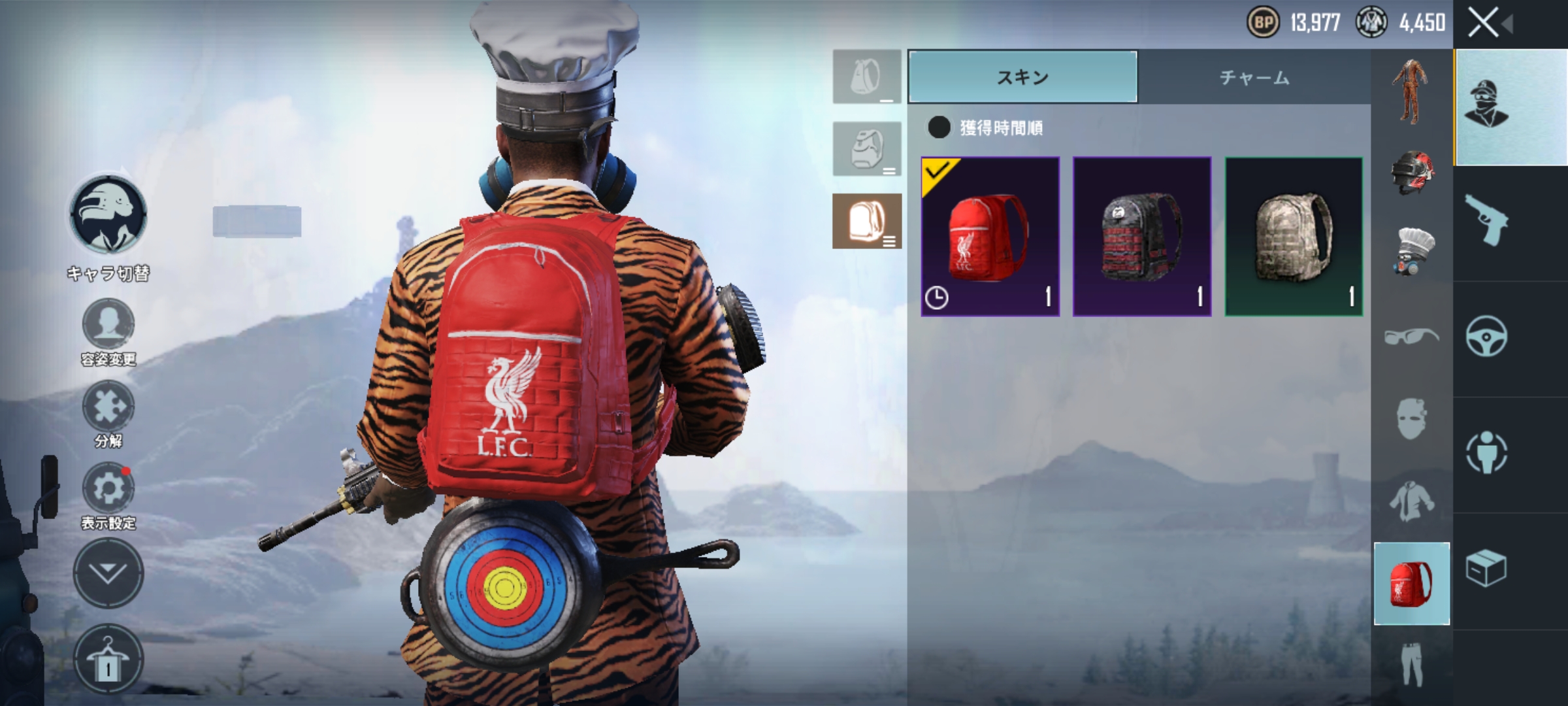Select the level 3 backpack filter
Image resolution: width=1568 pixels, height=706 pixels.
coord(866,221)
